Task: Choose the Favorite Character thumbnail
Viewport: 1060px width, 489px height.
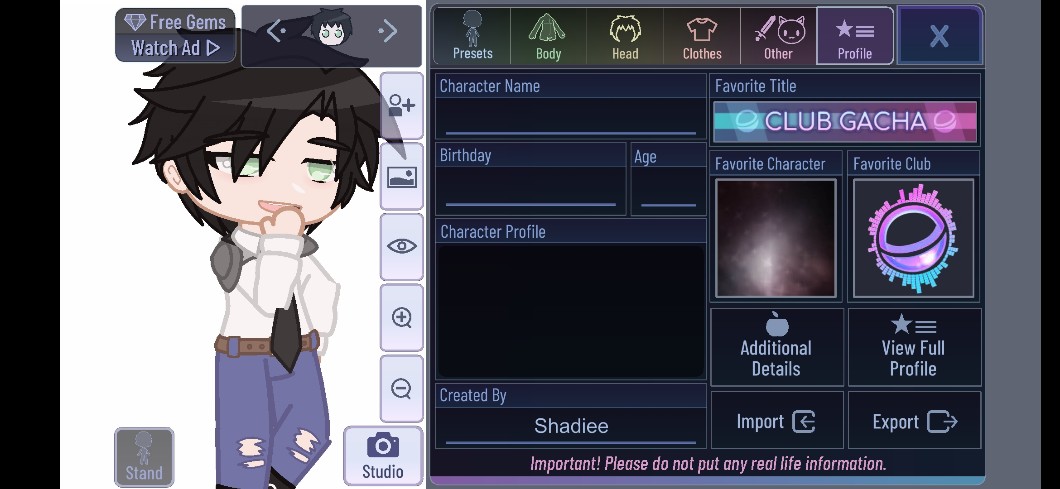Action: tap(775, 239)
